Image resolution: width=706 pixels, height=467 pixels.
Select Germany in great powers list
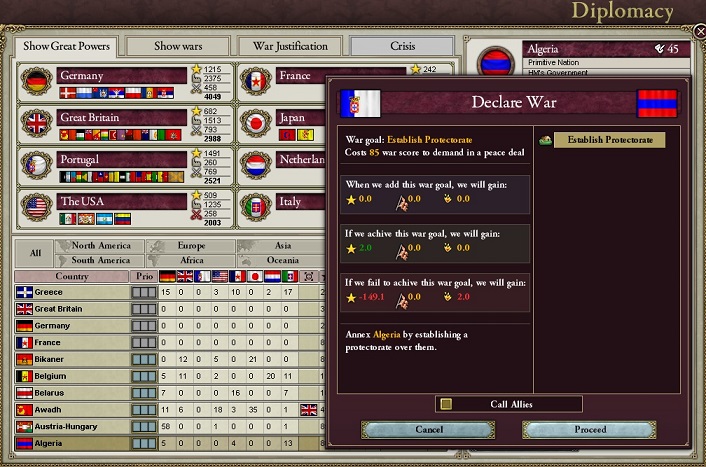pyautogui.click(x=122, y=76)
